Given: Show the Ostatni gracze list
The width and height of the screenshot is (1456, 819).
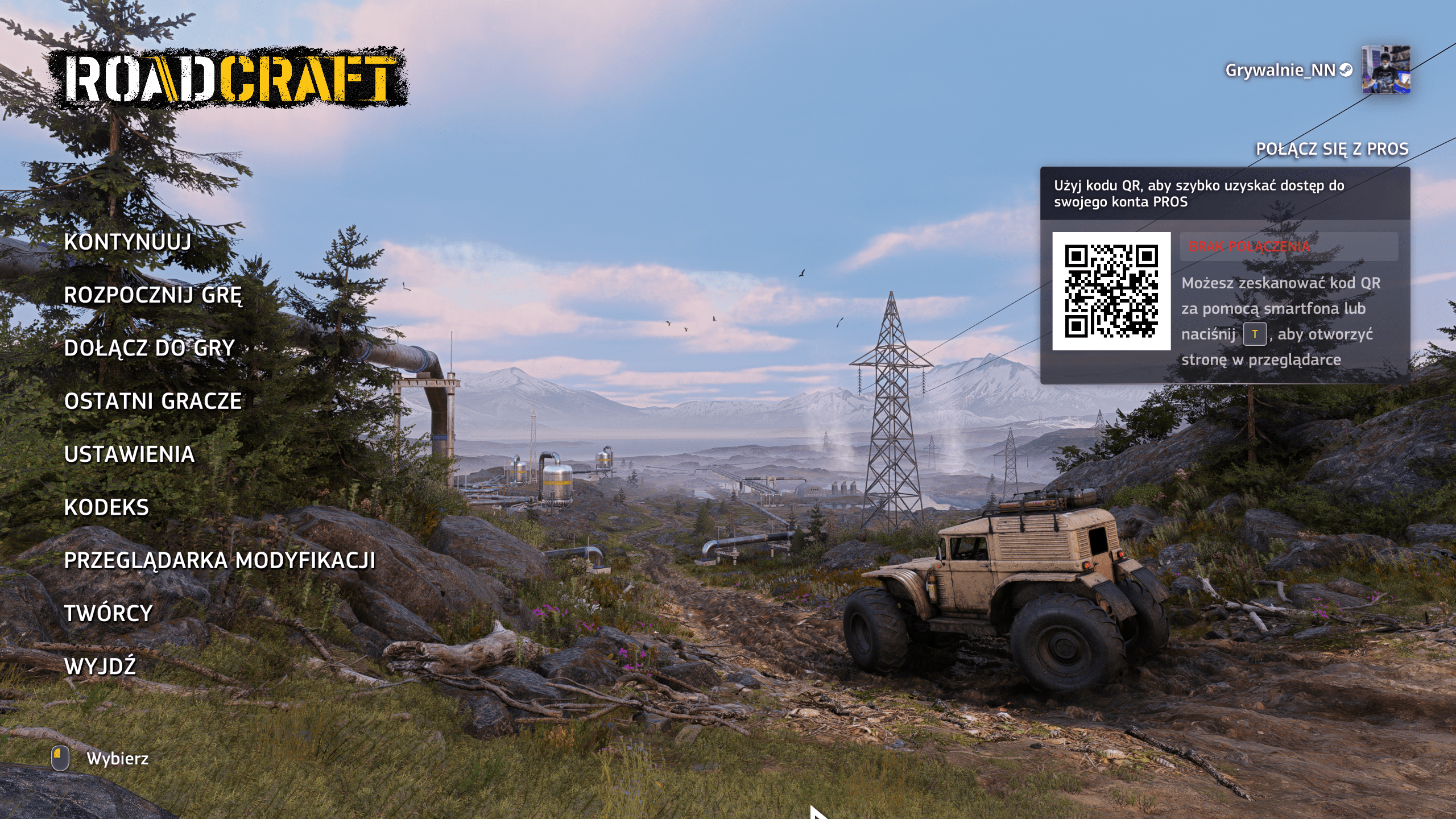Looking at the screenshot, I should 153,402.
